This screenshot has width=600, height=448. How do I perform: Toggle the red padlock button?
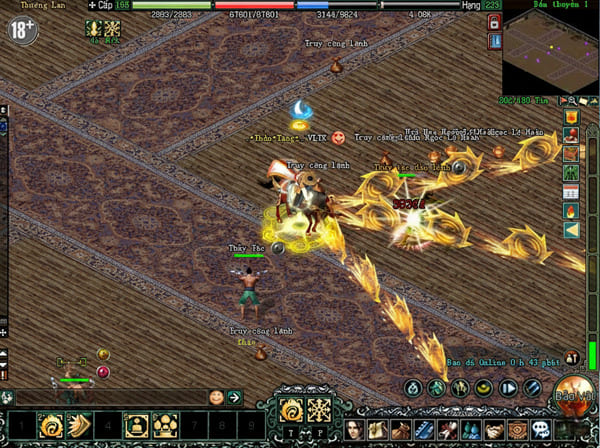click(494, 41)
